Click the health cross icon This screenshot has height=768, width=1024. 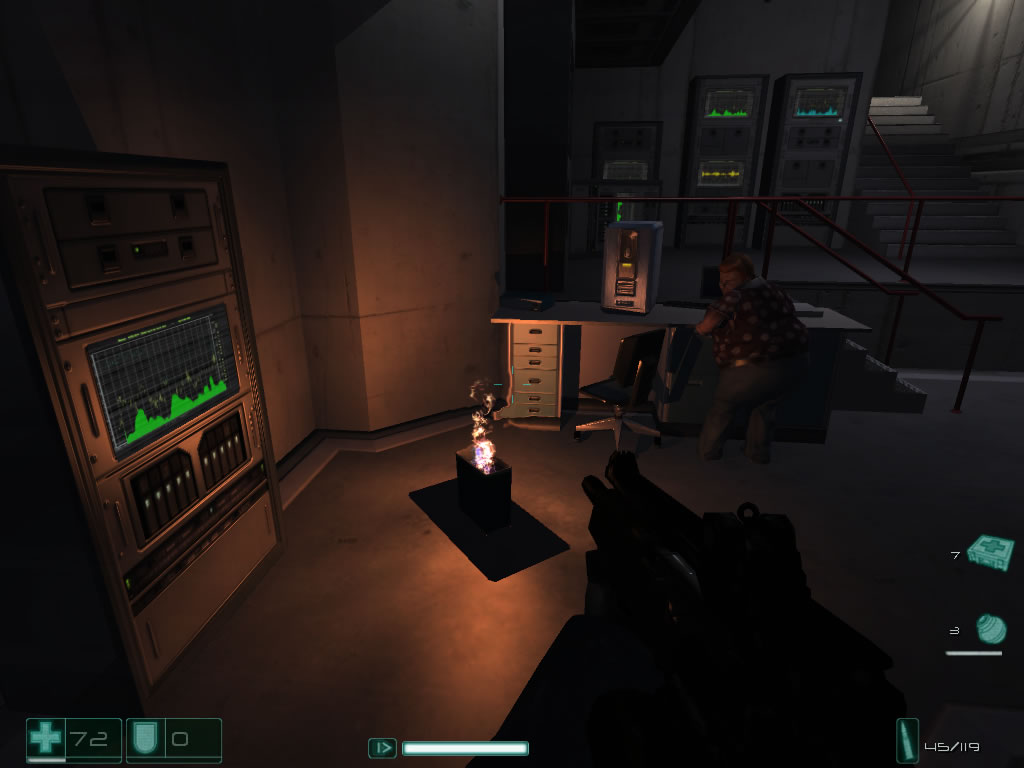45,739
